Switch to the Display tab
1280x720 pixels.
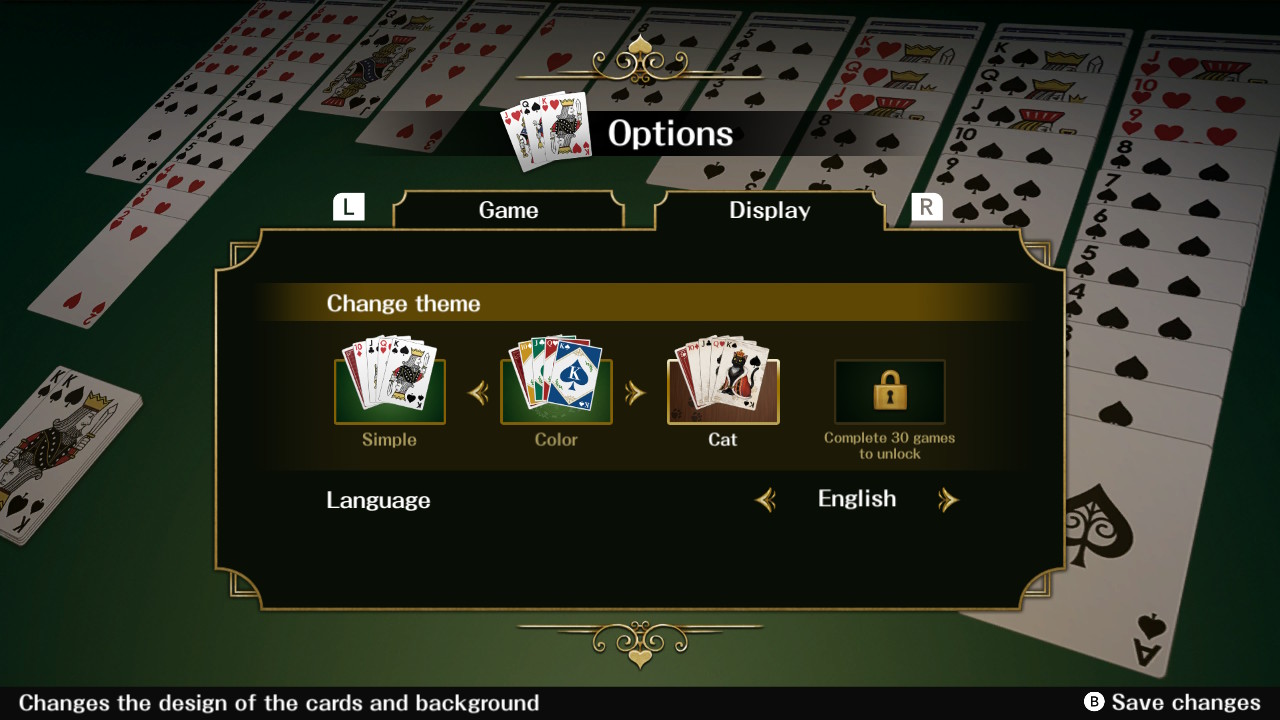(x=769, y=210)
